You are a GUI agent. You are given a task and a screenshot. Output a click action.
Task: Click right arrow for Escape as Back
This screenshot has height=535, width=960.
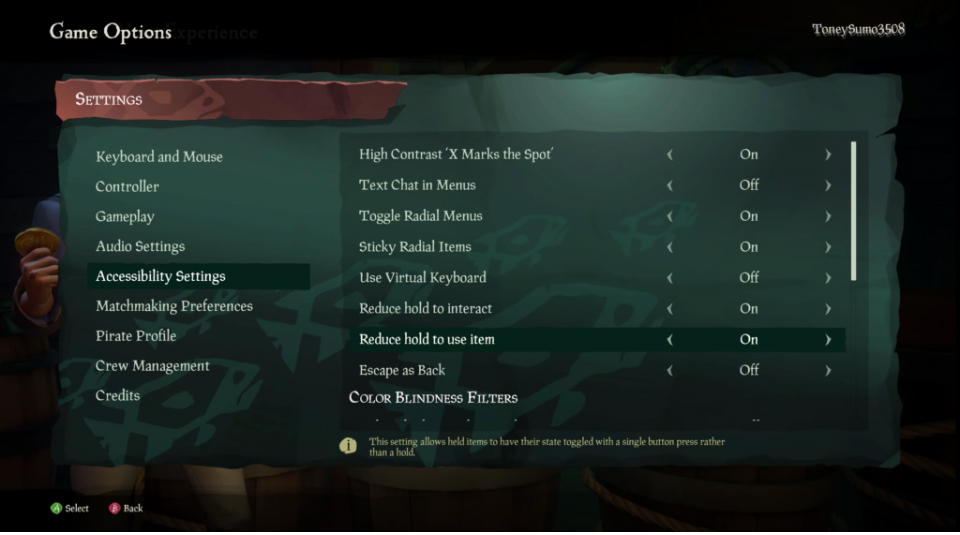[x=828, y=371]
